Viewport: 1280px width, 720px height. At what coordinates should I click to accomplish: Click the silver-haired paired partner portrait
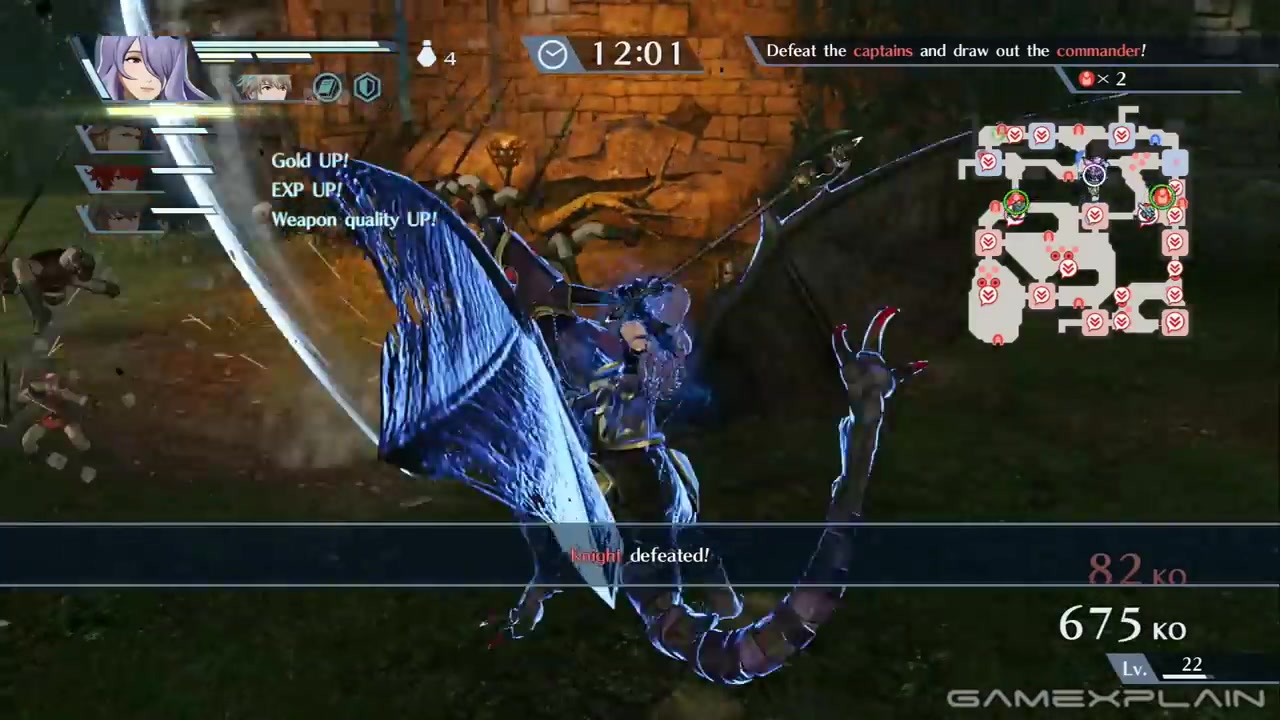(x=264, y=88)
